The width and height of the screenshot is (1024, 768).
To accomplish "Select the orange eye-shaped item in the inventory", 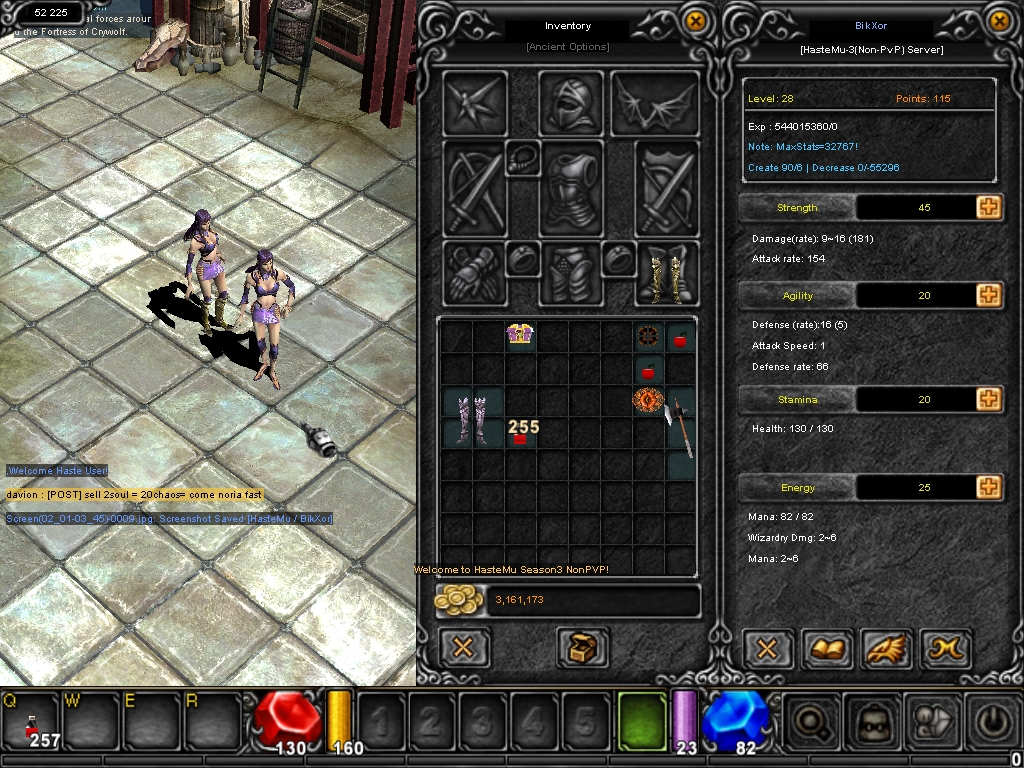I will (x=648, y=401).
